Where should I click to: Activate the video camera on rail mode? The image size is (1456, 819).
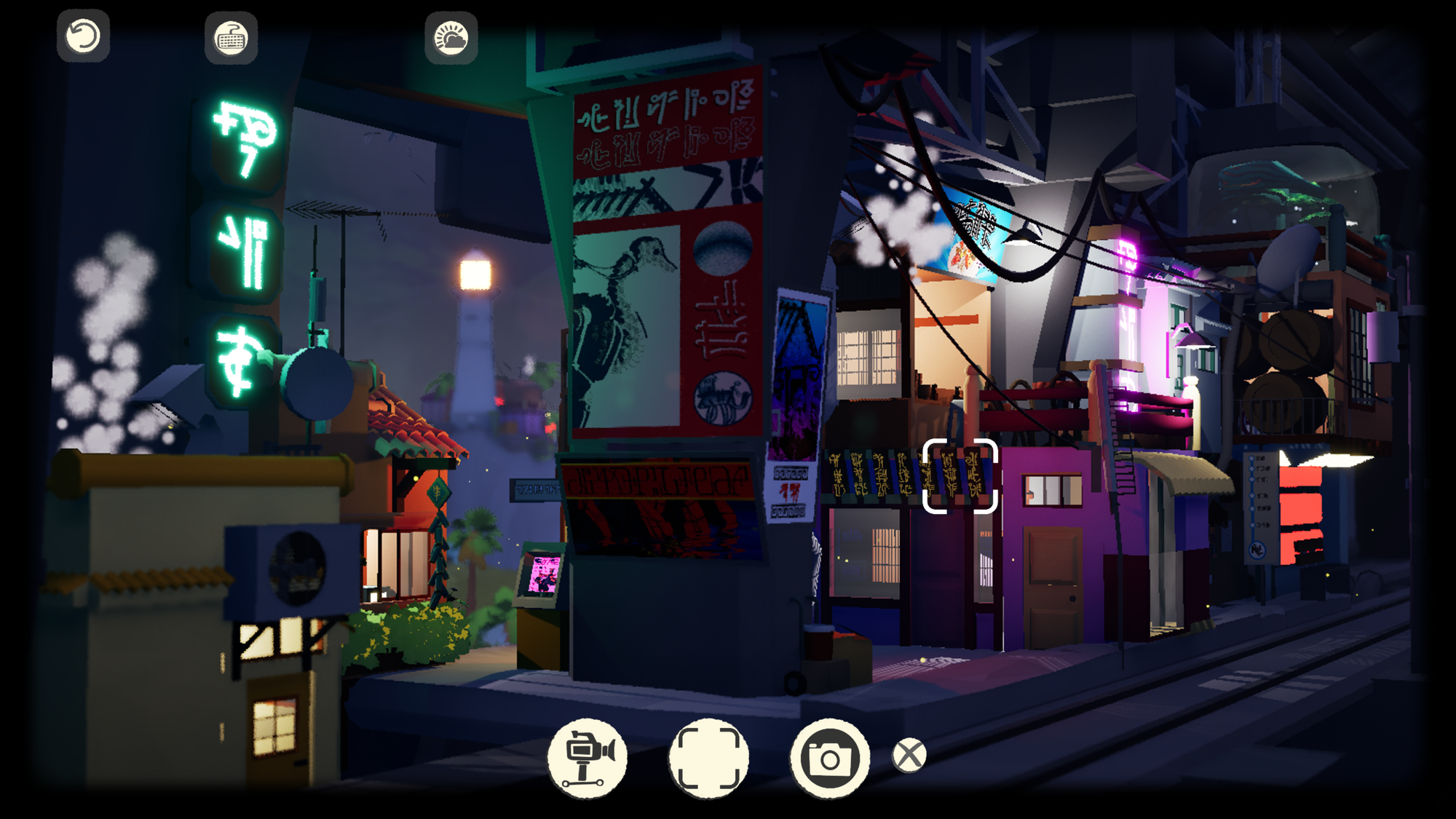coord(587,757)
